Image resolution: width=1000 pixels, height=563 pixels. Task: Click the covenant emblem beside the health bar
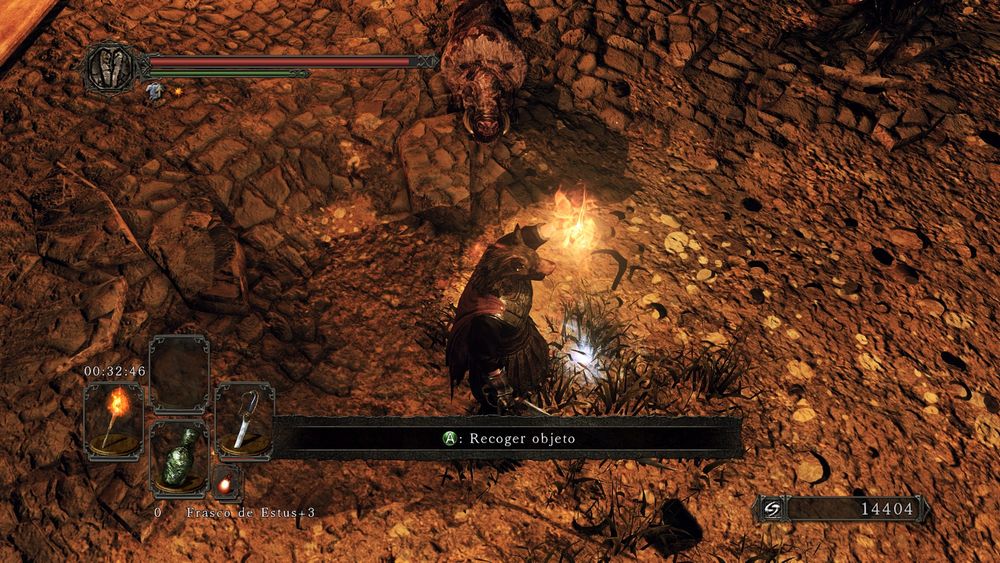pyautogui.click(x=110, y=67)
